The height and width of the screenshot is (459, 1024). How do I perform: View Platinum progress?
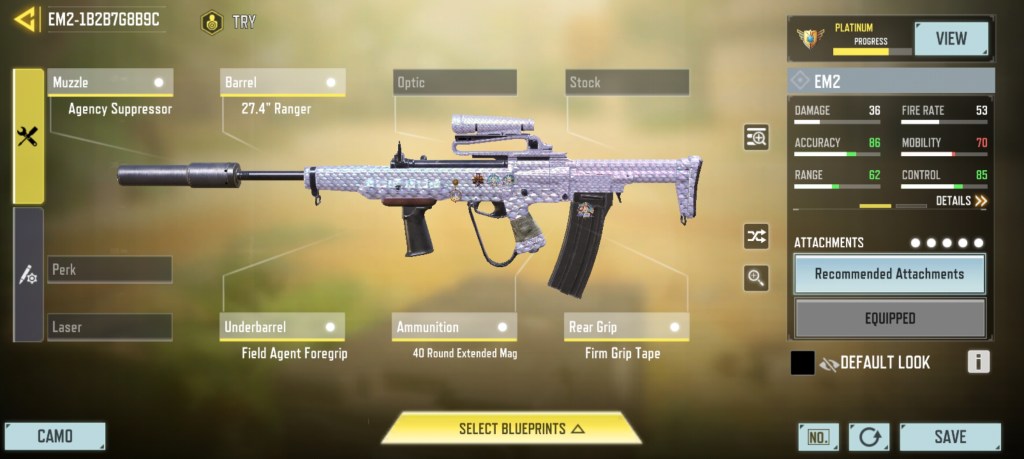pyautogui.click(x=950, y=39)
